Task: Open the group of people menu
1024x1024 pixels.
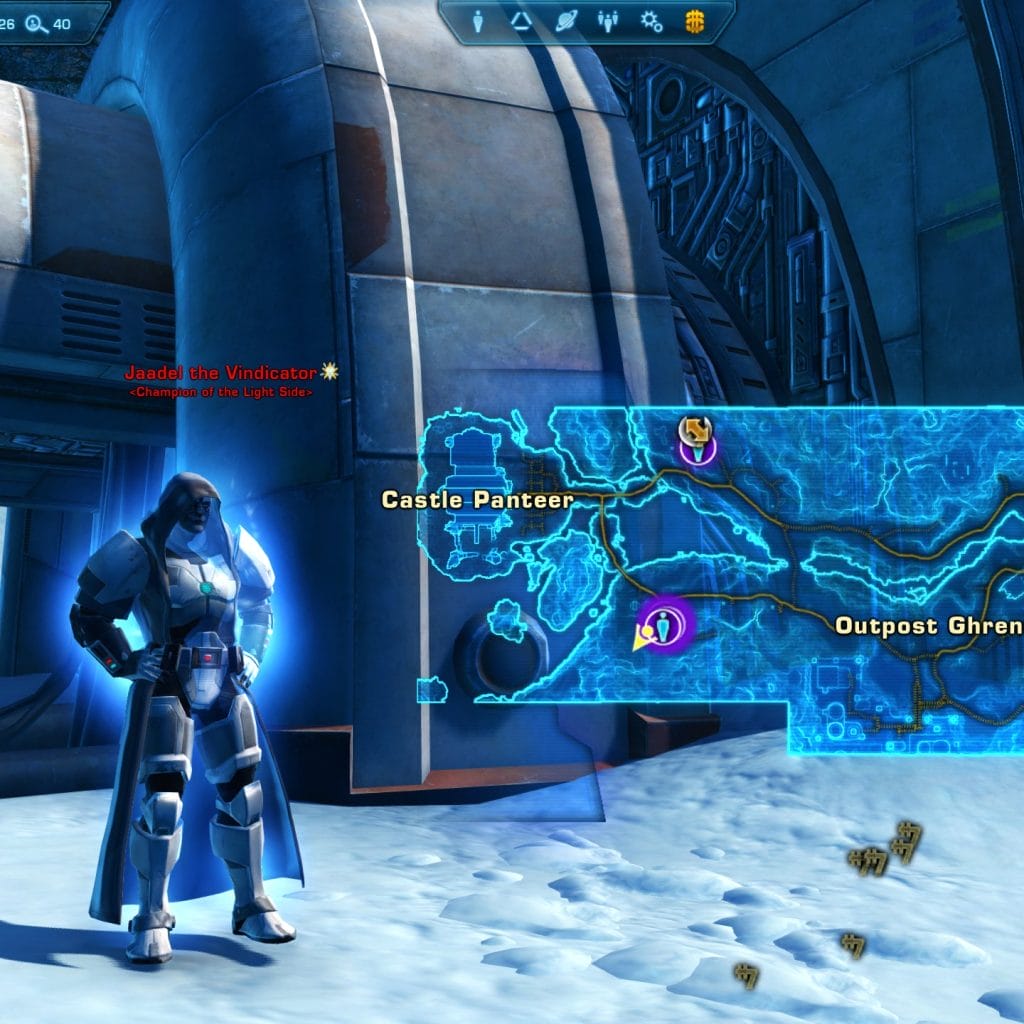Action: (608, 22)
